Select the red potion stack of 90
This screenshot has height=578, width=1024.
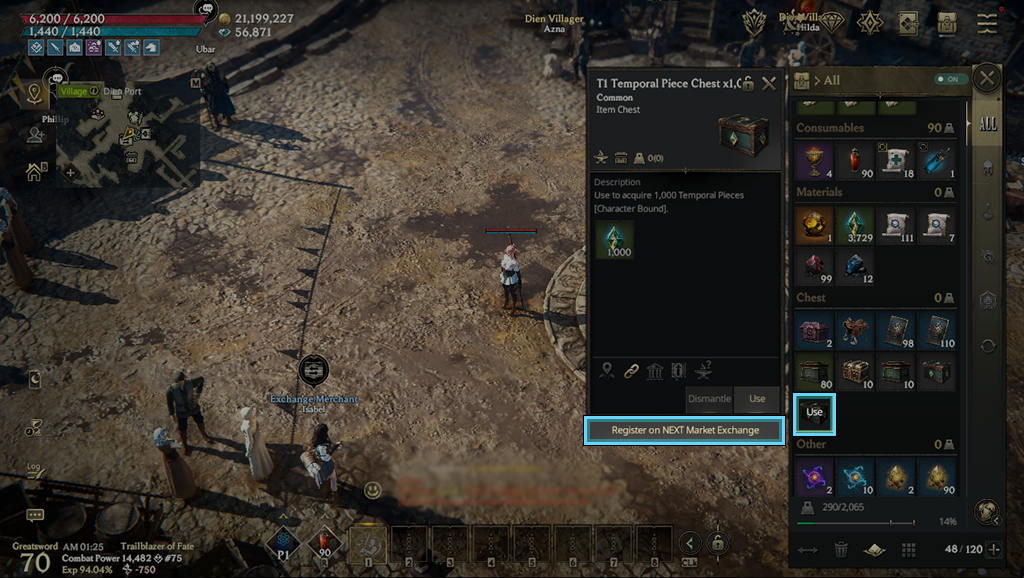pyautogui.click(x=853, y=160)
